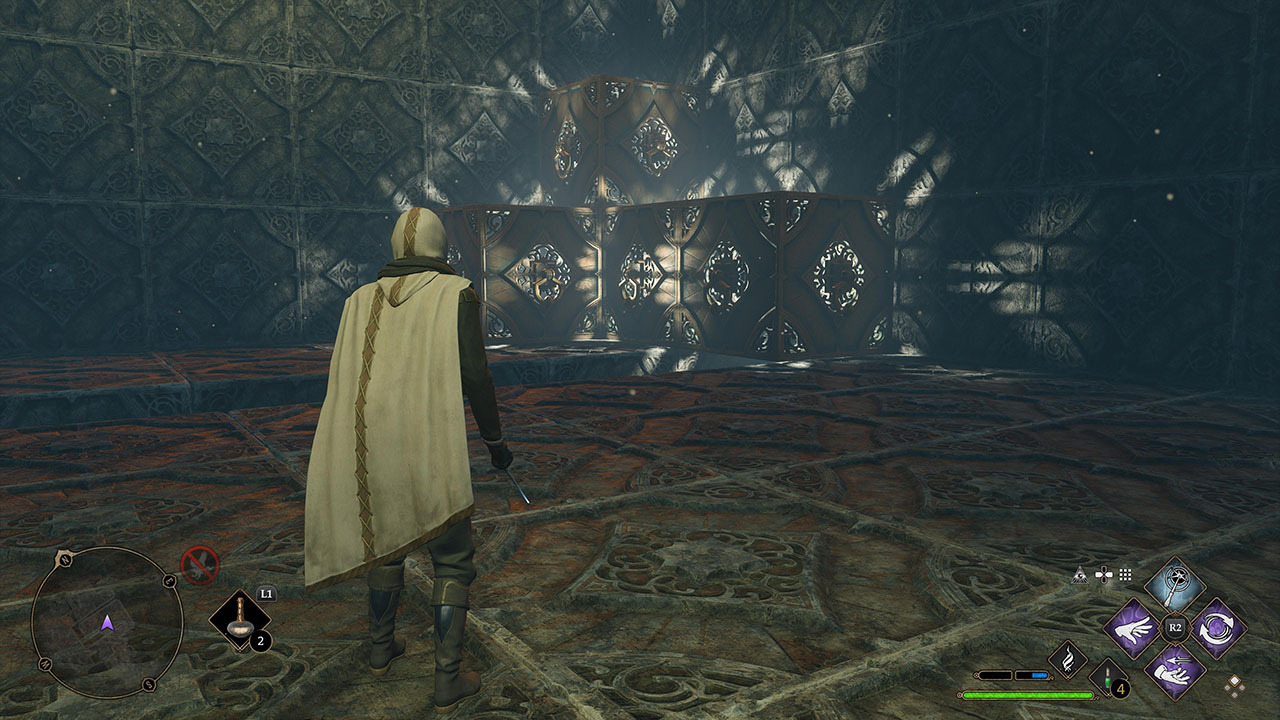The width and height of the screenshot is (1280, 720).
Task: Click the crossed-out flying mount icon
Action: [x=200, y=565]
